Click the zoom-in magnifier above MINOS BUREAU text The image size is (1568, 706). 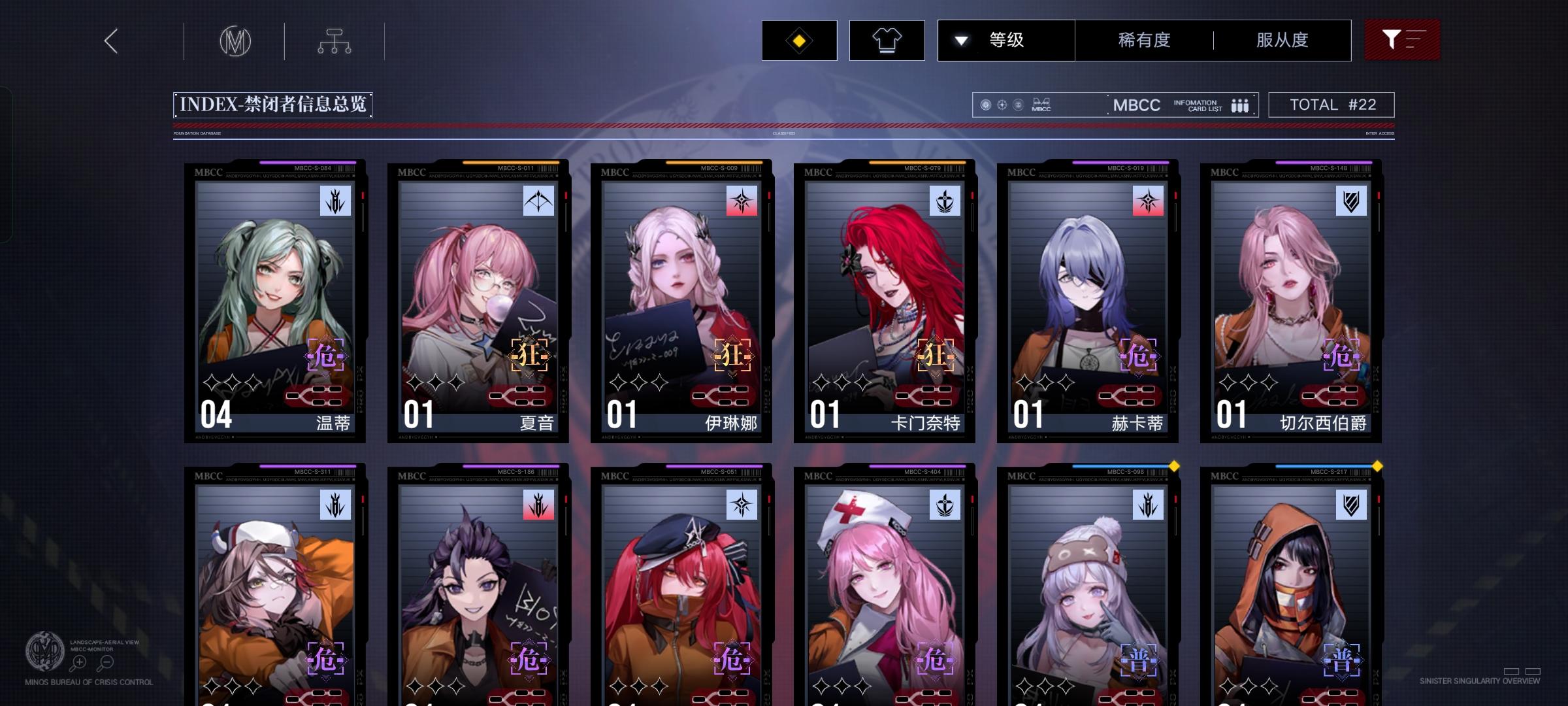pyautogui.click(x=78, y=662)
